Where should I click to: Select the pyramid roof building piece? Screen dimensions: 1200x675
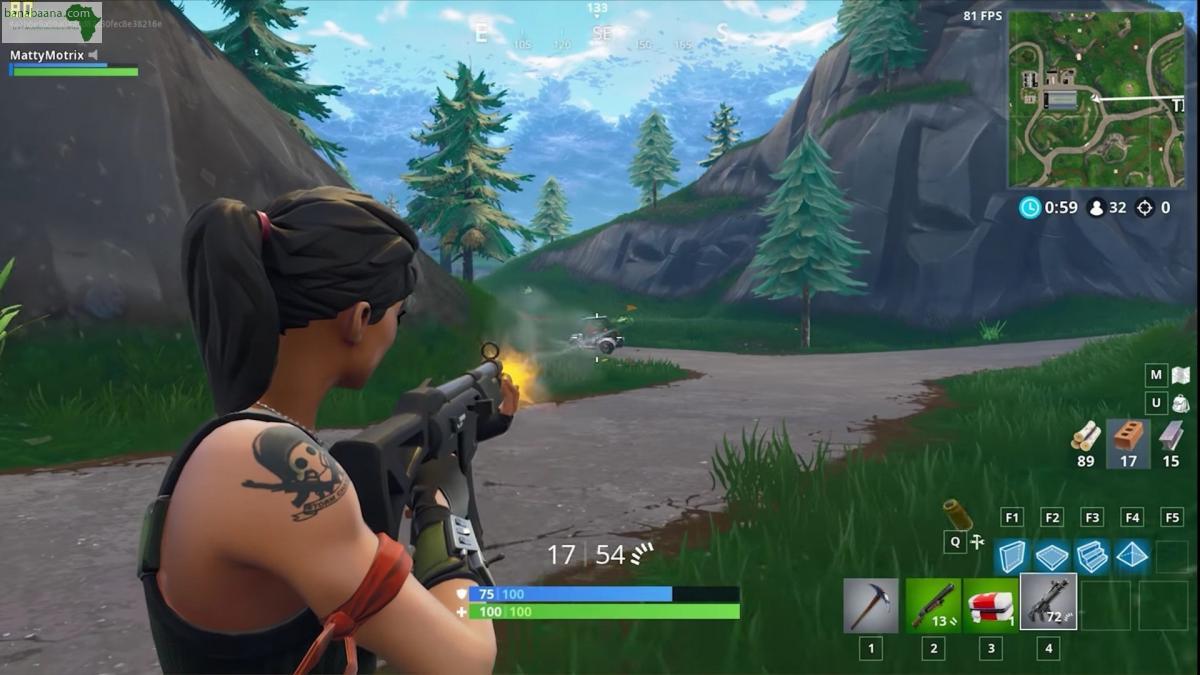[1132, 556]
